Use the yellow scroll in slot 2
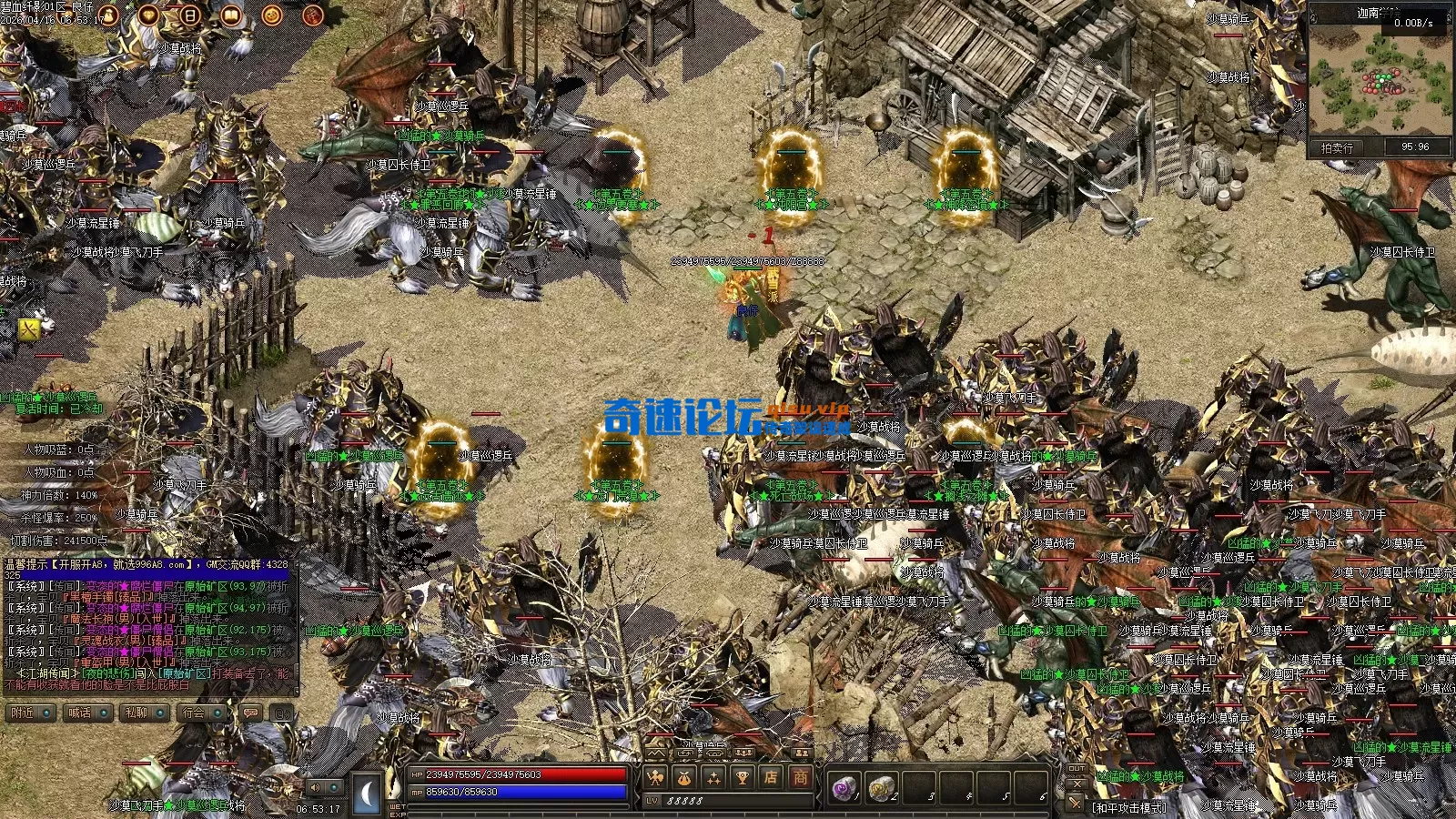Screen dimensions: 1456x819 tap(881, 788)
